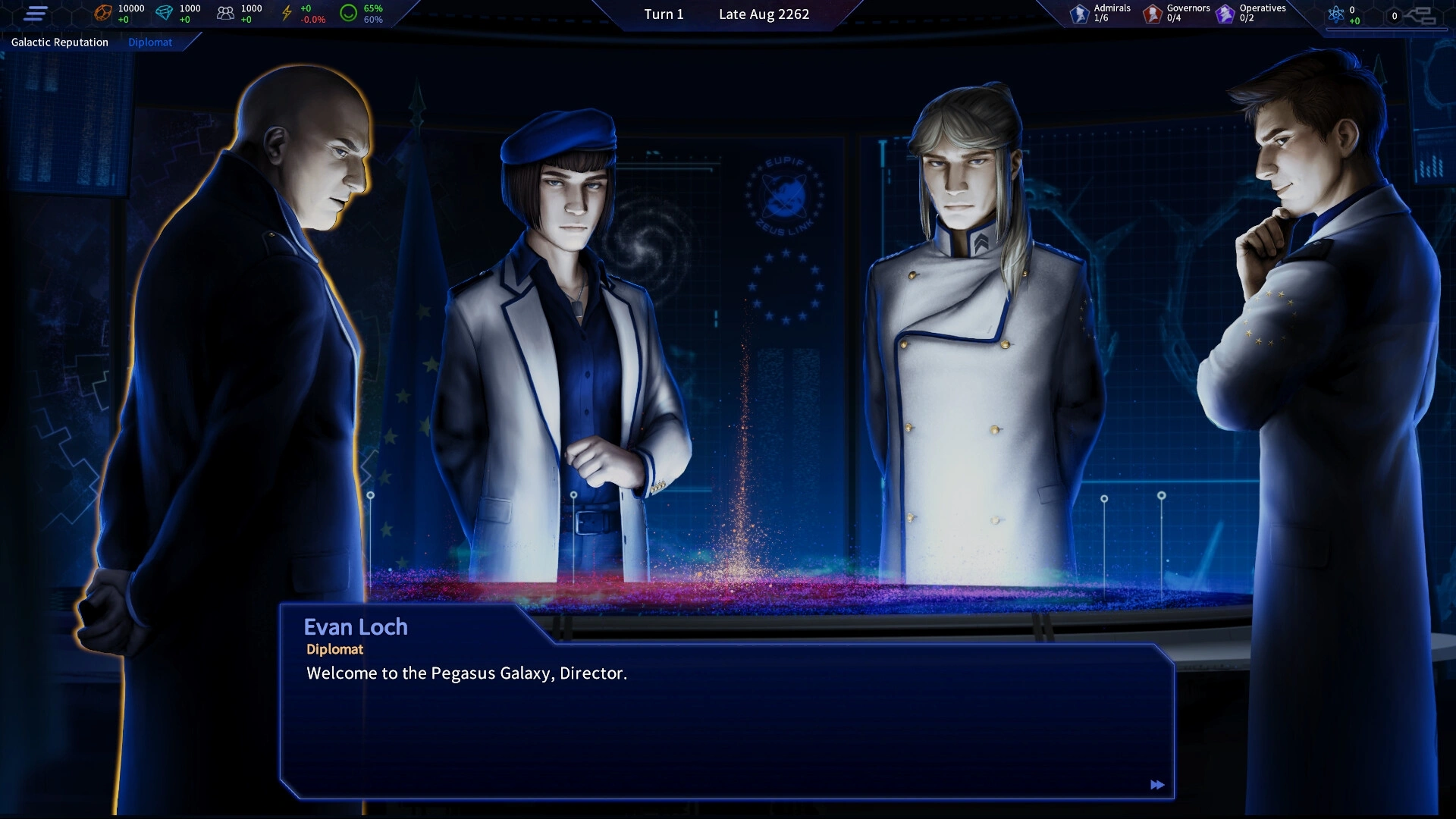Image resolution: width=1456 pixels, height=819 pixels.
Task: Click the cyan diamond resource icon
Action: coord(164,13)
